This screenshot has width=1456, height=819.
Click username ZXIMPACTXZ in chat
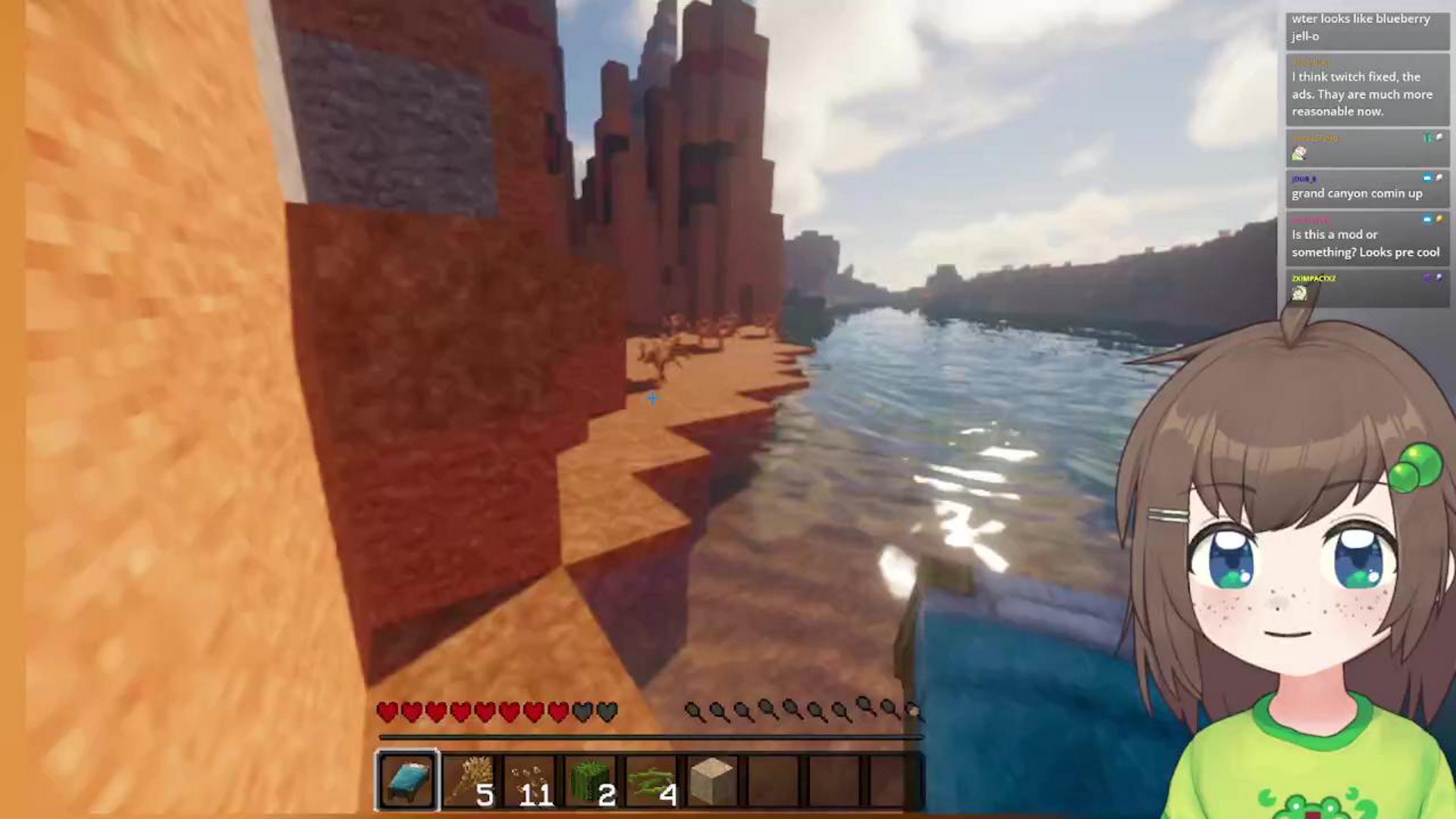point(1316,278)
